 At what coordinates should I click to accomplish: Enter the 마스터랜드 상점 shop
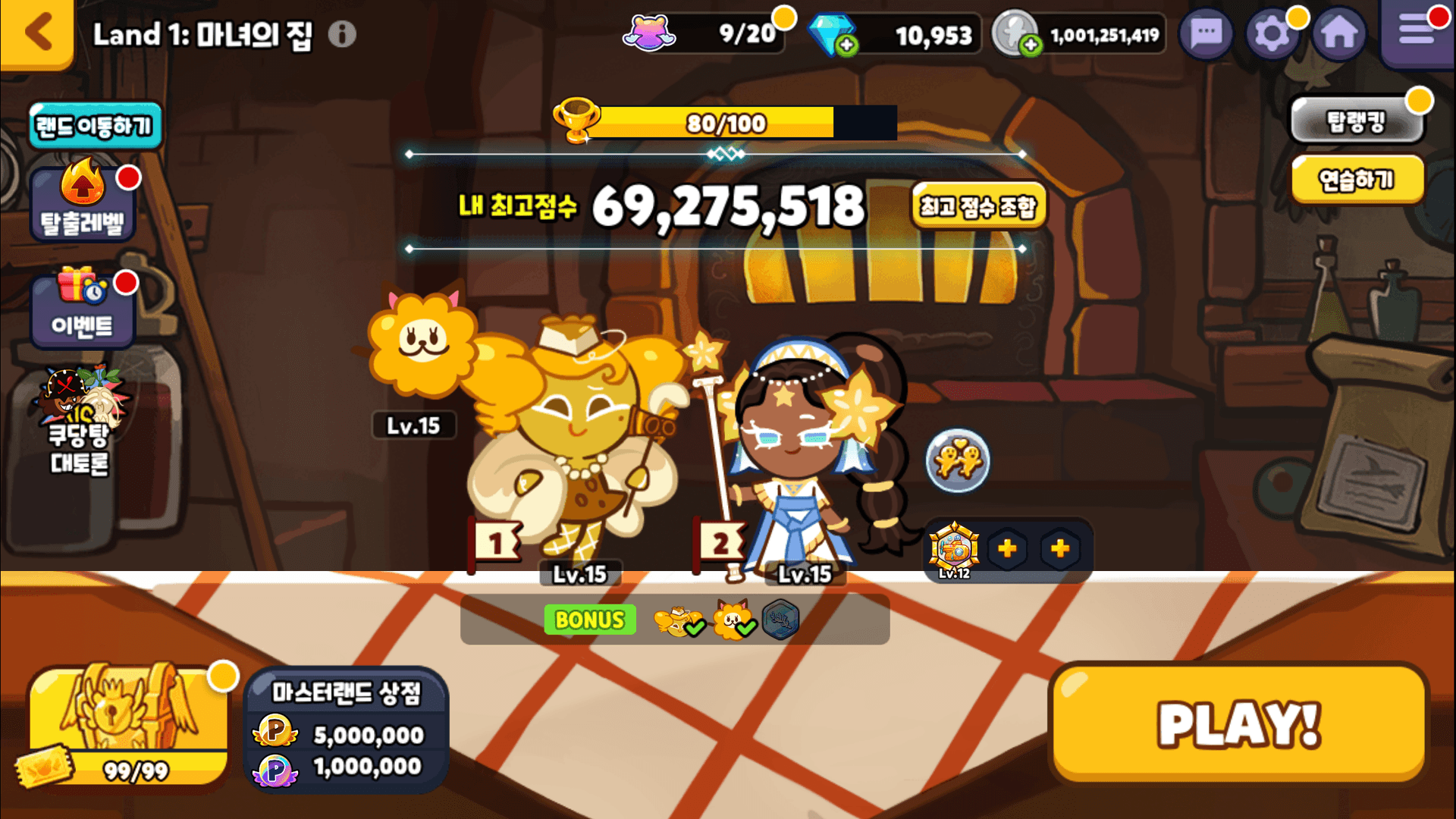pos(347,730)
